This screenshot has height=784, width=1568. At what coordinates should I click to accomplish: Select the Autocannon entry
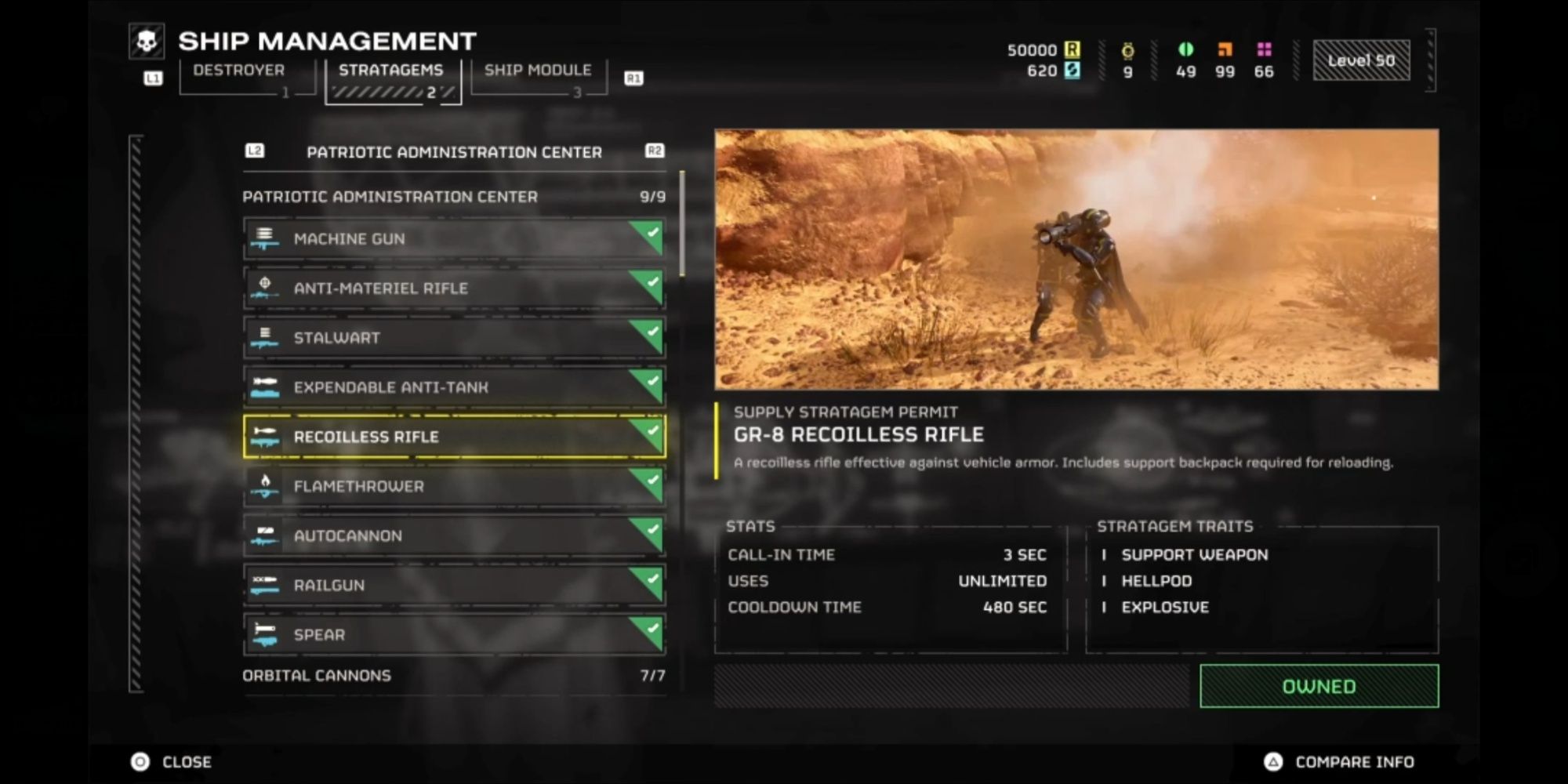point(454,535)
